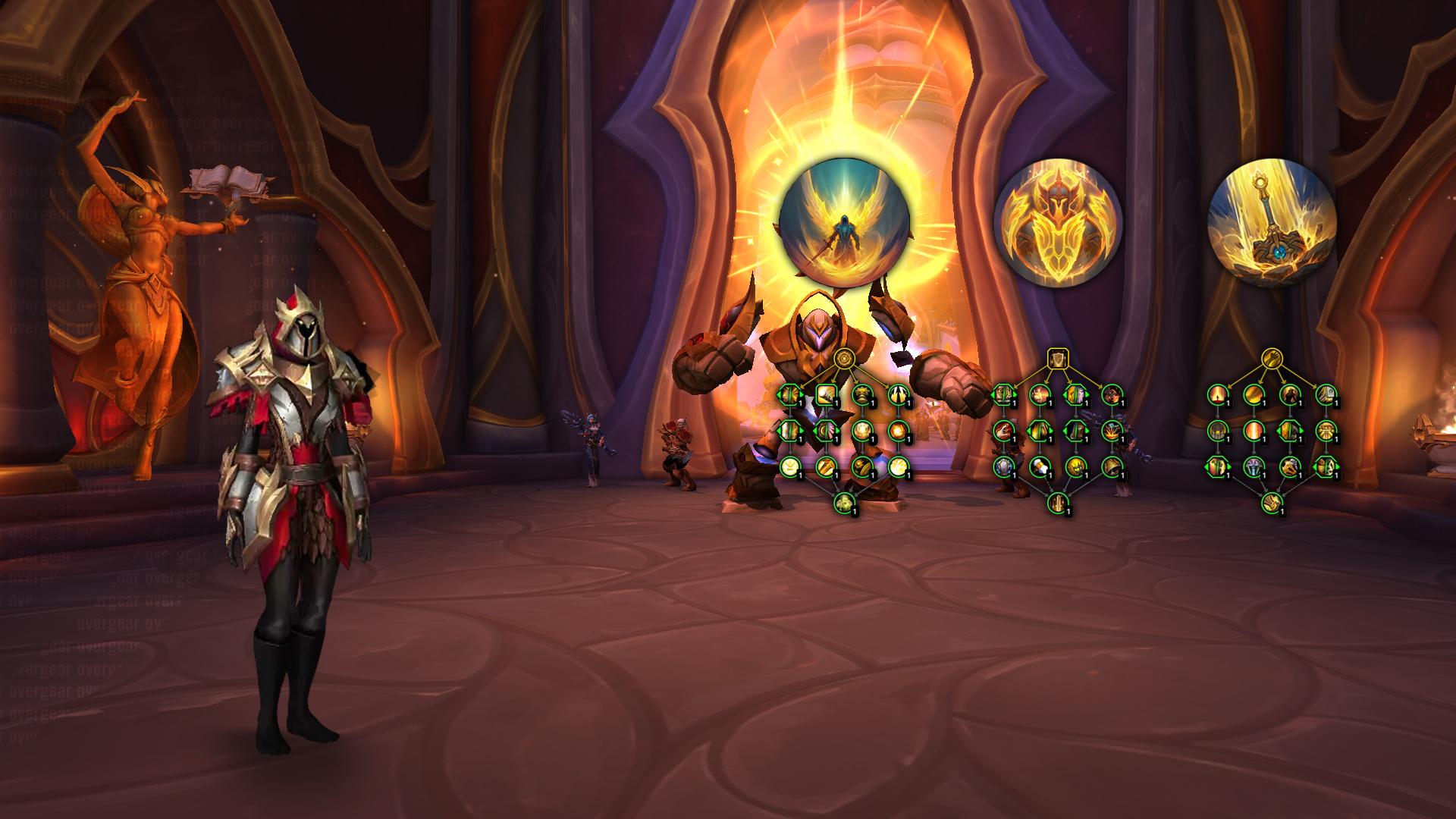Select the golden gauntlet keystone talent node

click(1272, 358)
